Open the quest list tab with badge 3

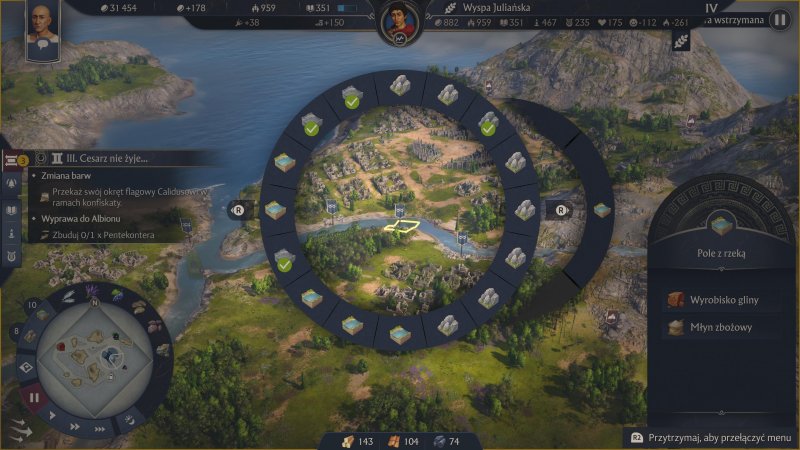click(13, 161)
